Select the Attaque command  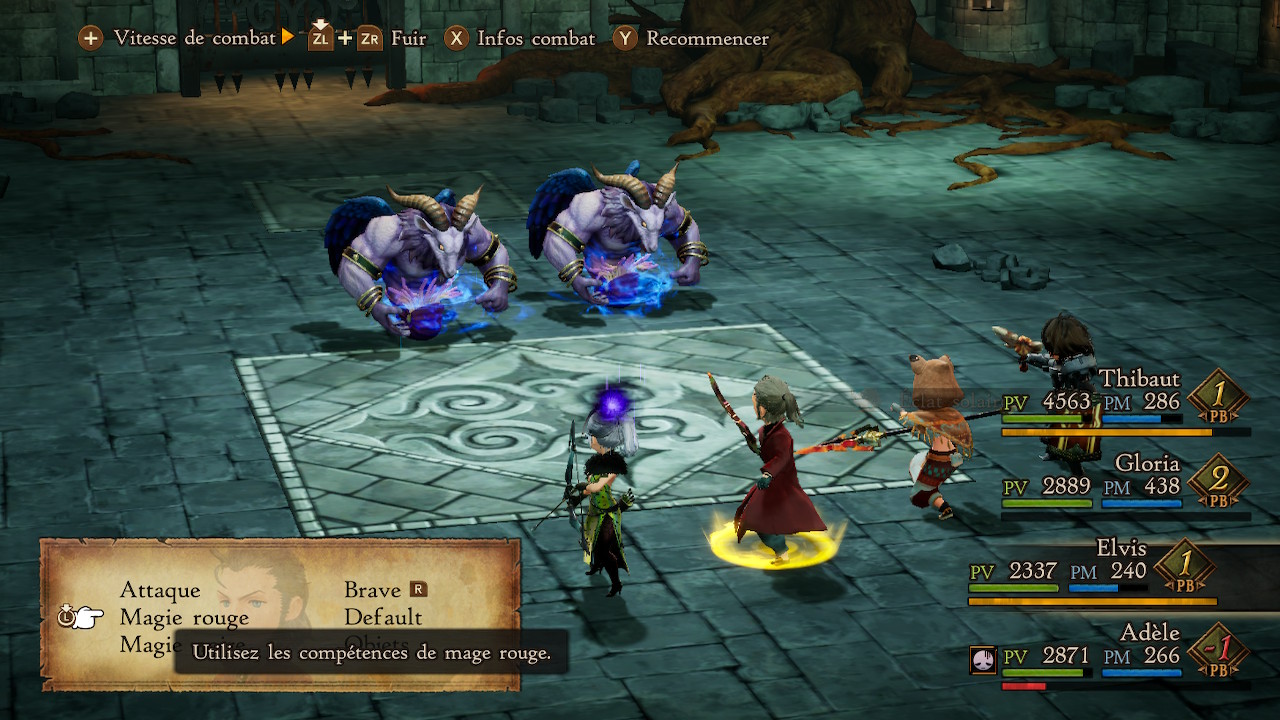(x=160, y=590)
